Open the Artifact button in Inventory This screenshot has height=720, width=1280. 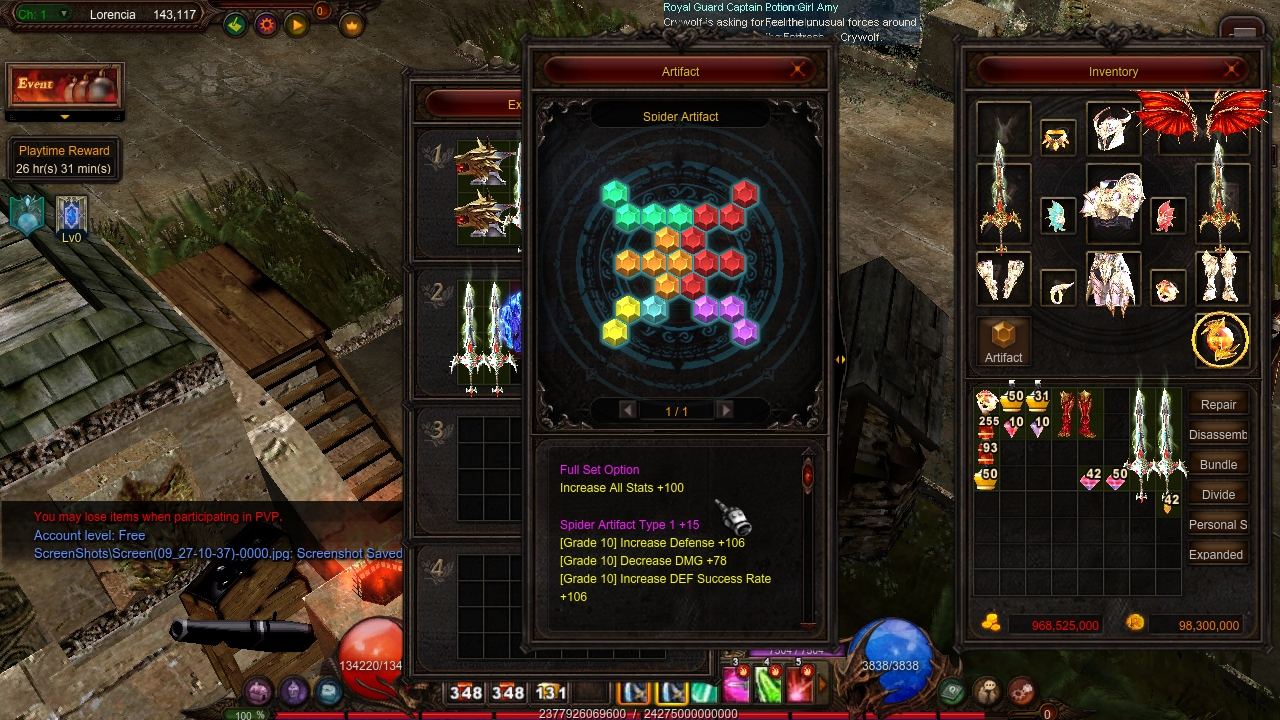(1003, 342)
